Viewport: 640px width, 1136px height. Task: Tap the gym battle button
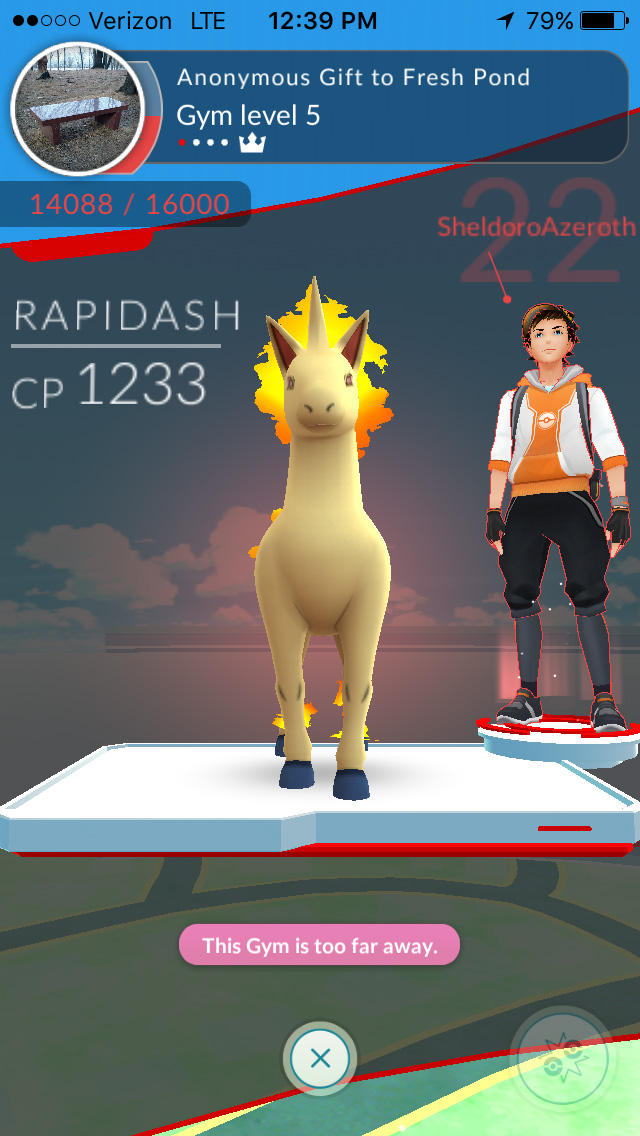[x=561, y=1057]
